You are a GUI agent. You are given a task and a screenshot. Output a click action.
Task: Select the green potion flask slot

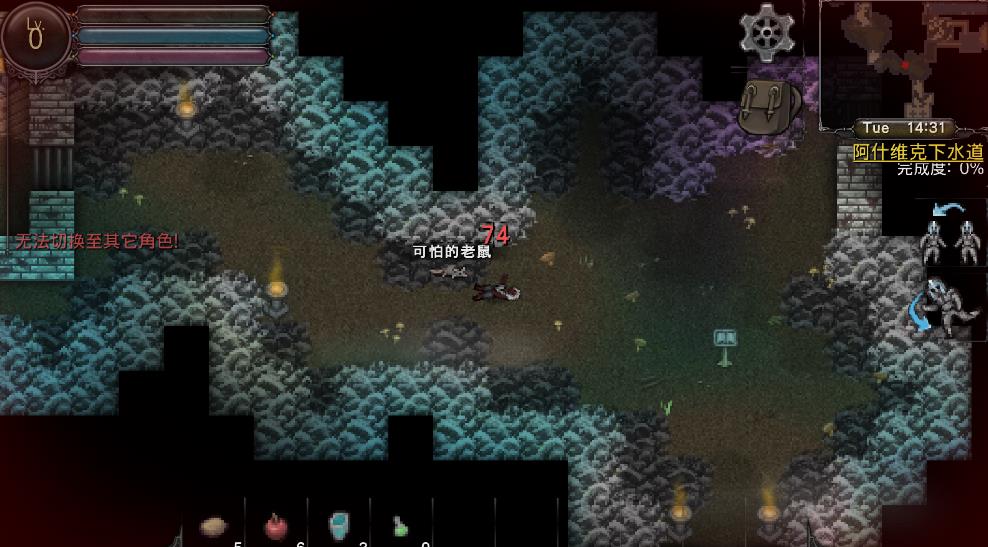pyautogui.click(x=400, y=526)
